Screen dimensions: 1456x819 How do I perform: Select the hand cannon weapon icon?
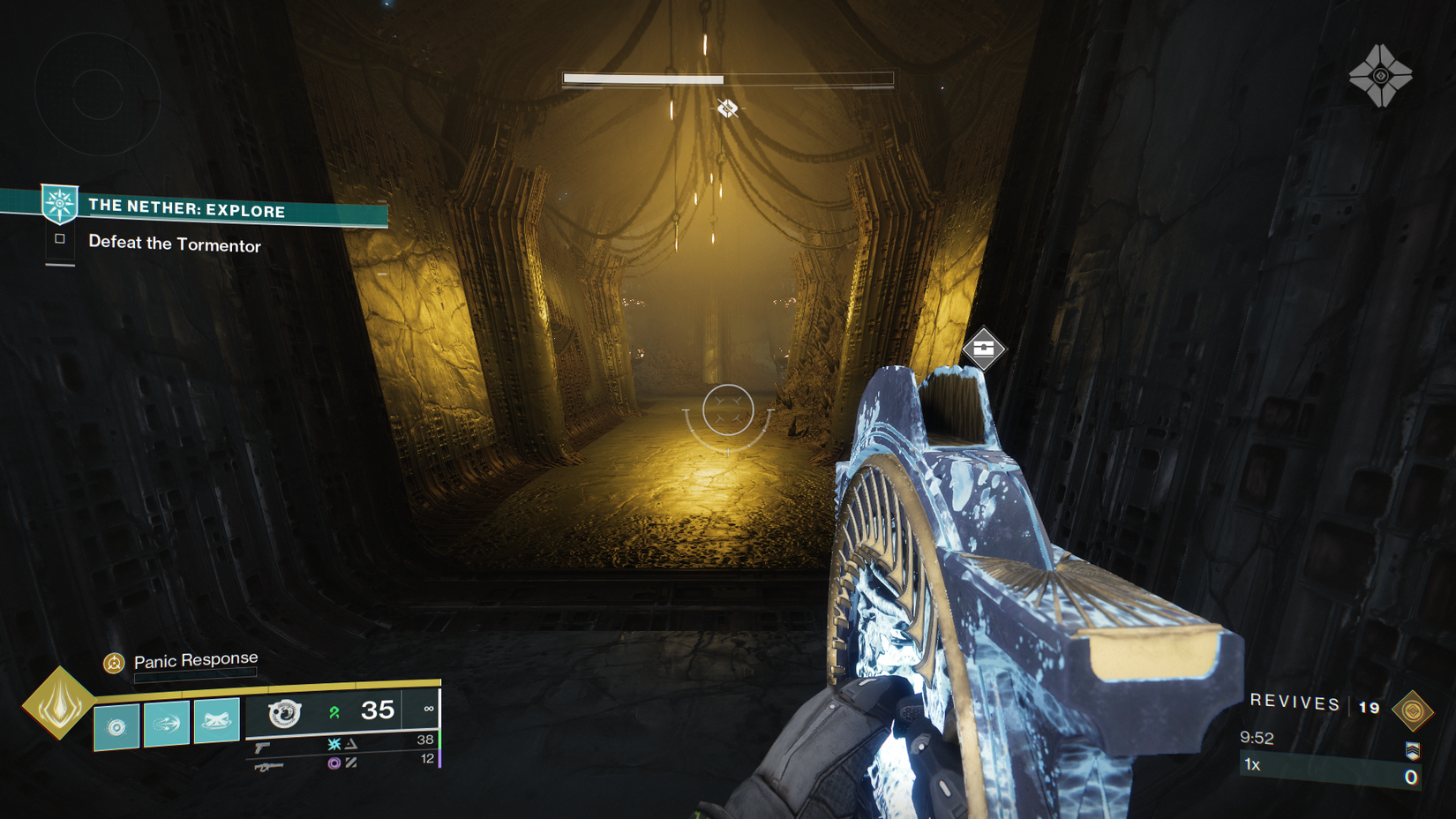pos(262,748)
